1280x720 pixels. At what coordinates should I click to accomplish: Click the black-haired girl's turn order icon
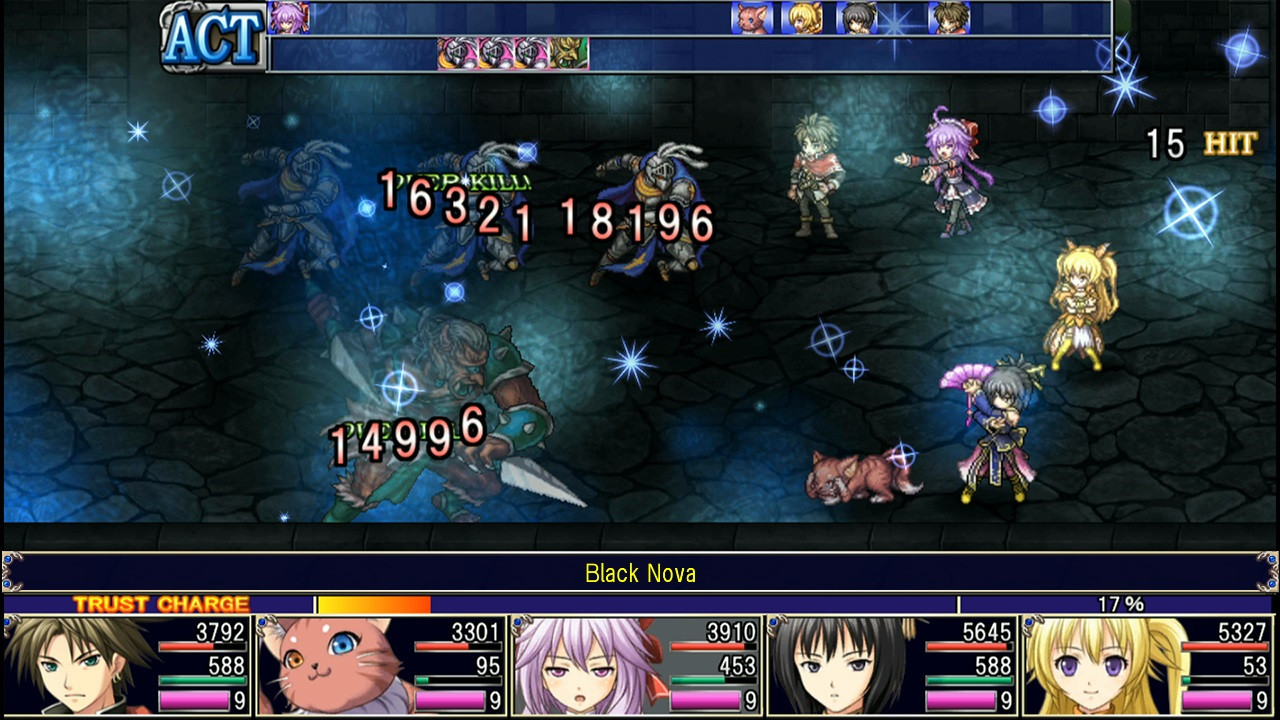coord(856,20)
